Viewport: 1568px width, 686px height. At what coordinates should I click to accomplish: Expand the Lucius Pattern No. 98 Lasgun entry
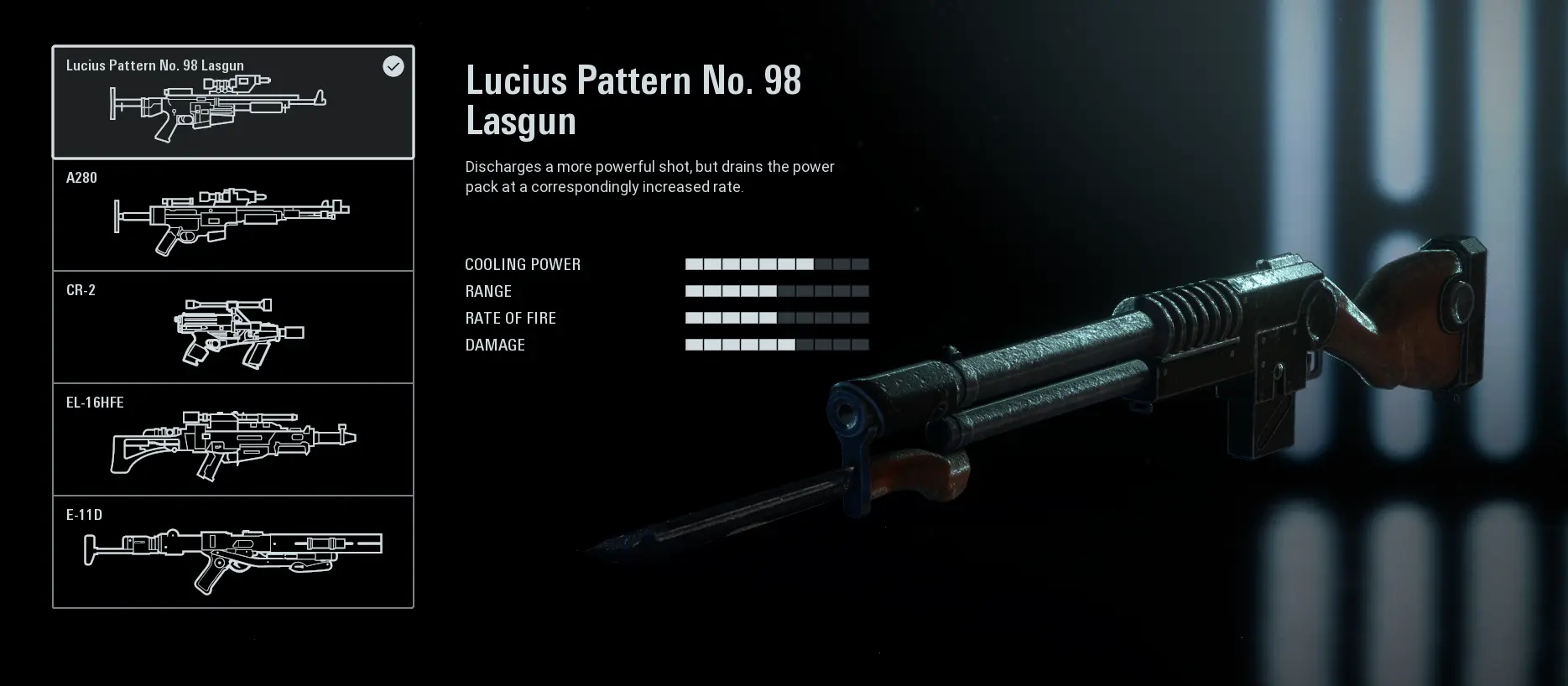233,102
